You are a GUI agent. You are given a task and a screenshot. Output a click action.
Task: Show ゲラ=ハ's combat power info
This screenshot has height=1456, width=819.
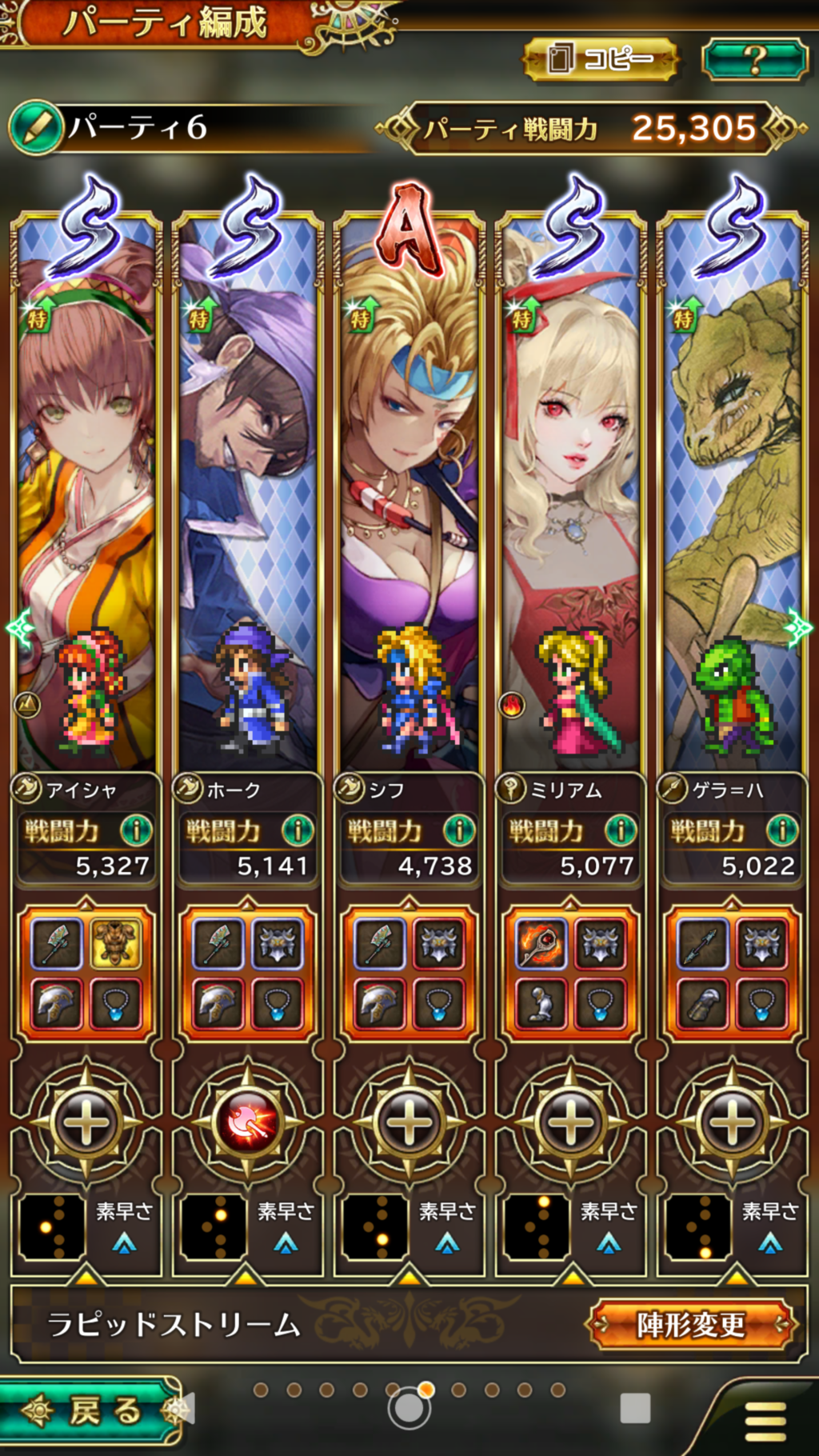tap(782, 830)
